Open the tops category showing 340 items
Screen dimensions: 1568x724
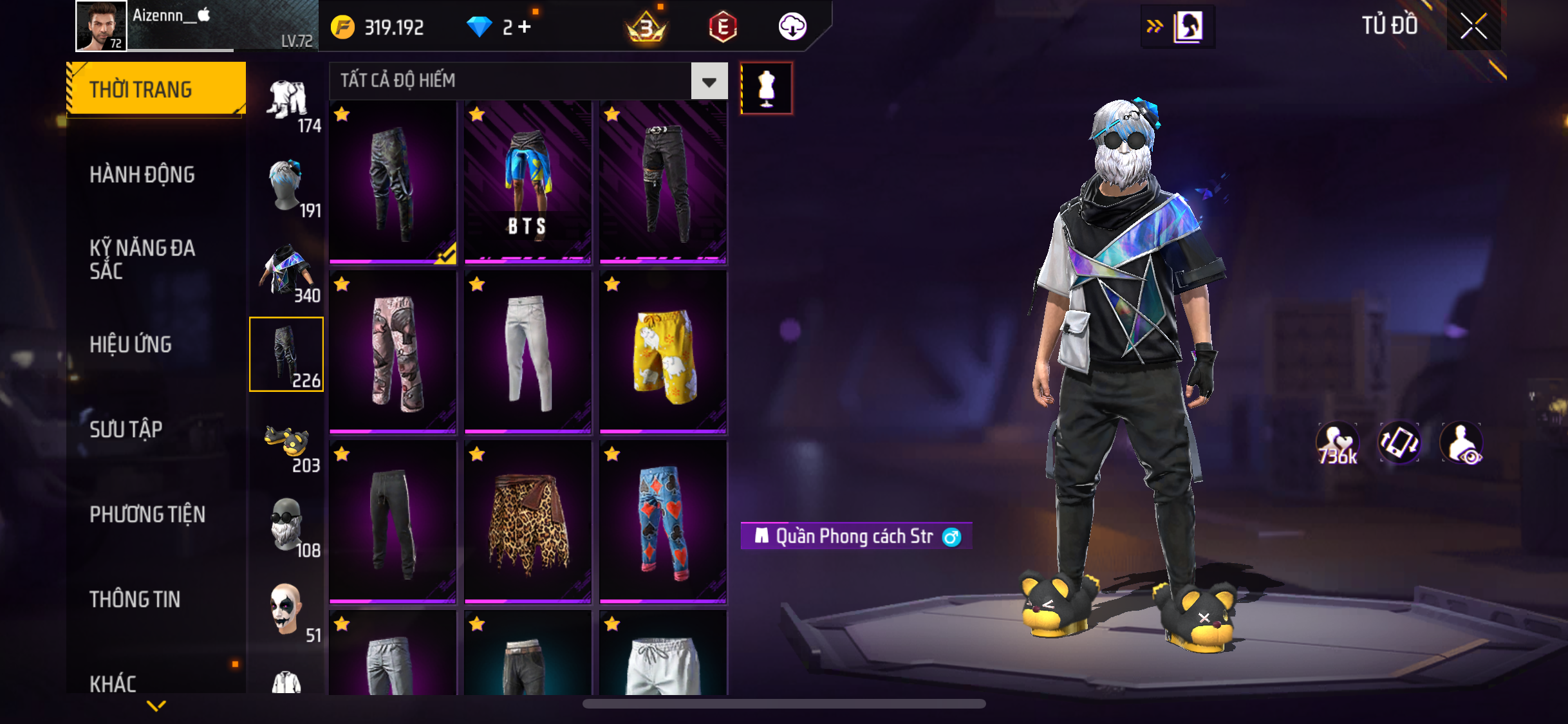[x=287, y=272]
